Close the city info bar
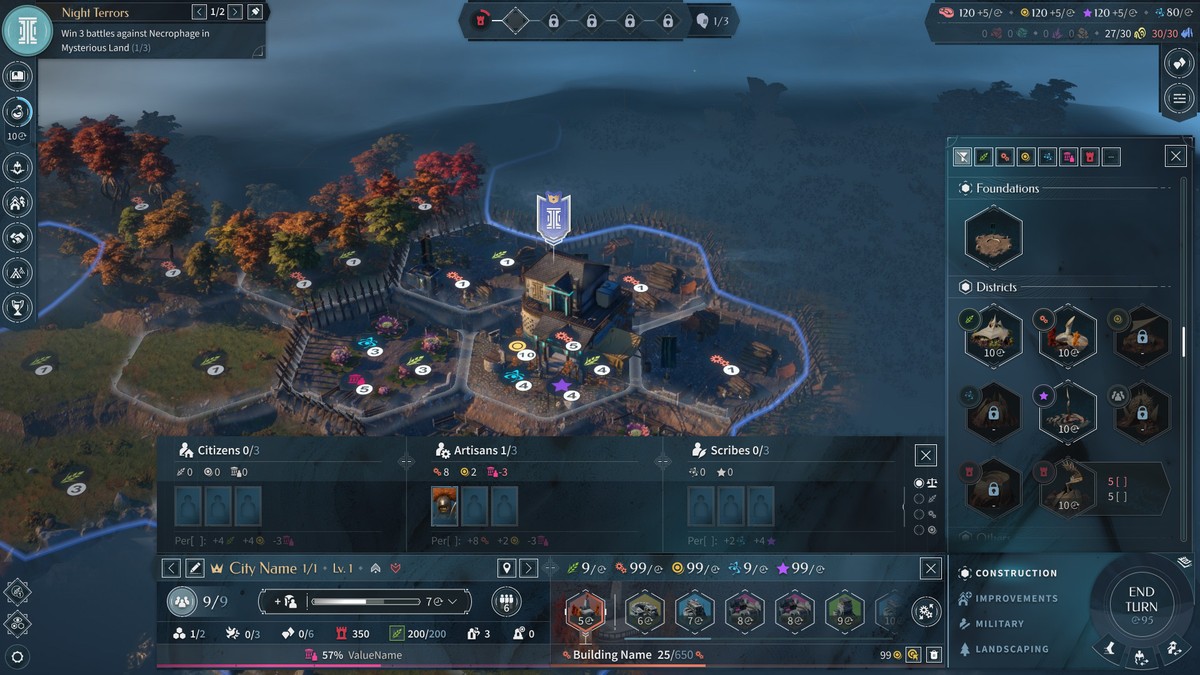 tap(931, 568)
